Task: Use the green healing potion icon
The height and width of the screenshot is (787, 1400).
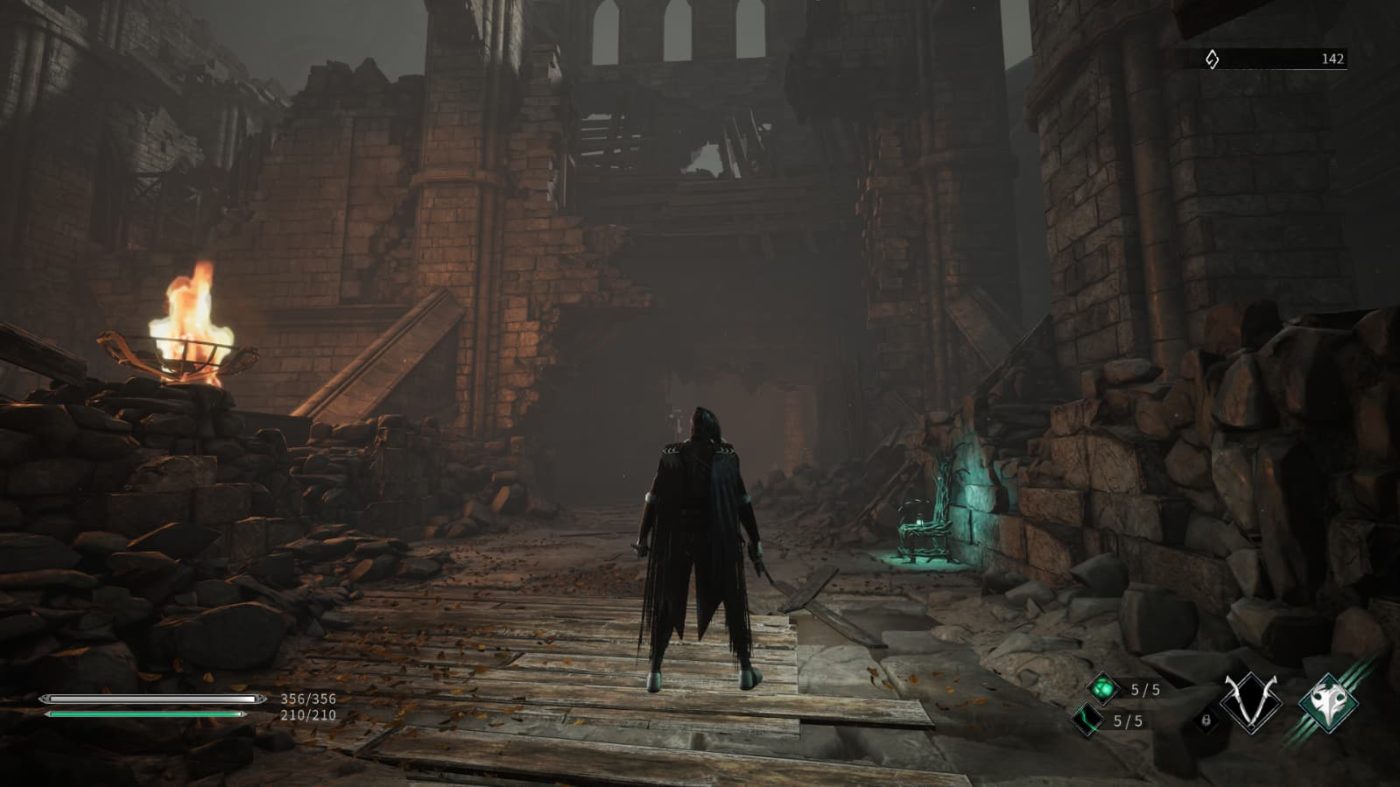Action: 1103,688
